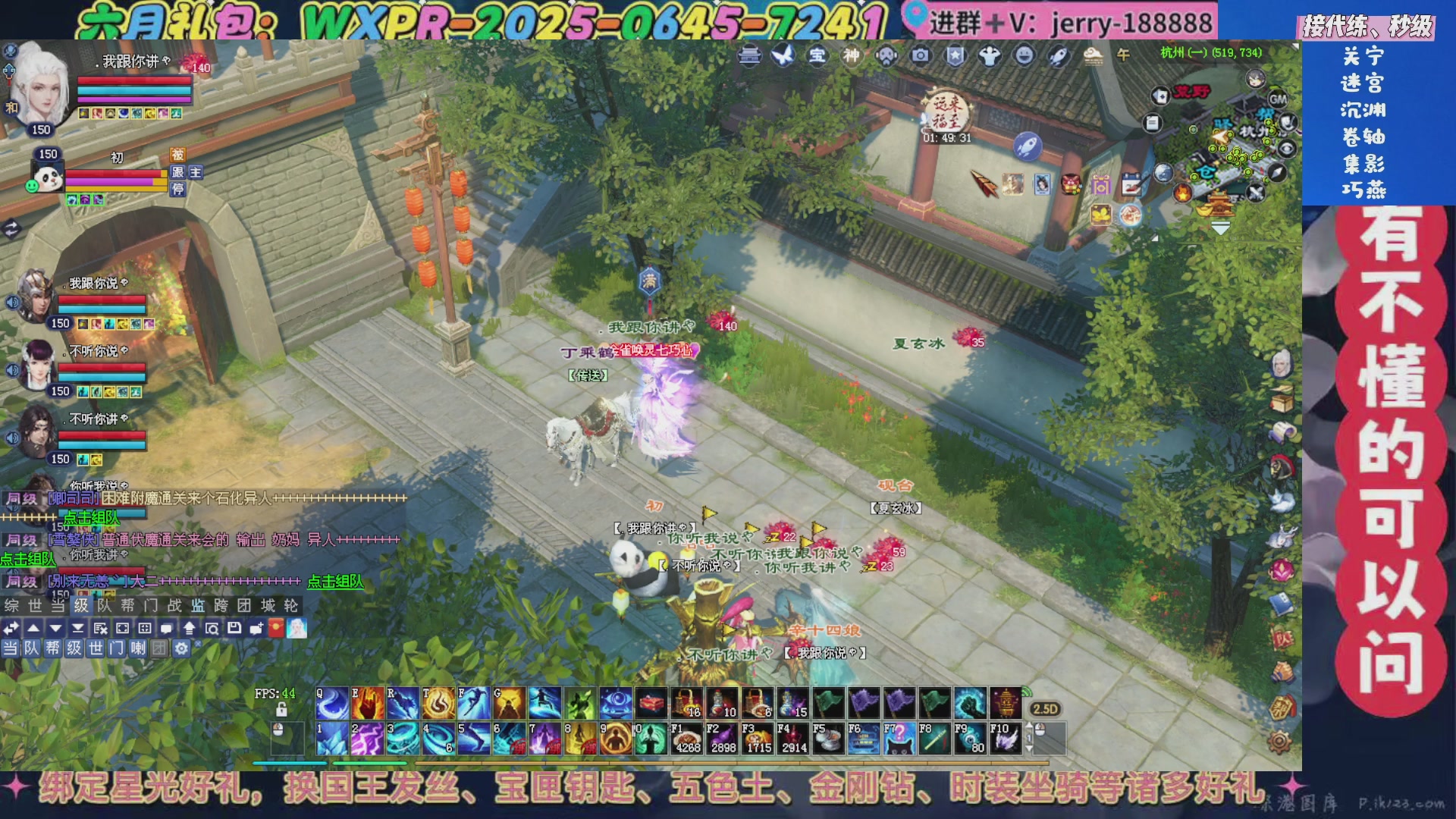Switch to the 队 team chat tab

[30, 650]
